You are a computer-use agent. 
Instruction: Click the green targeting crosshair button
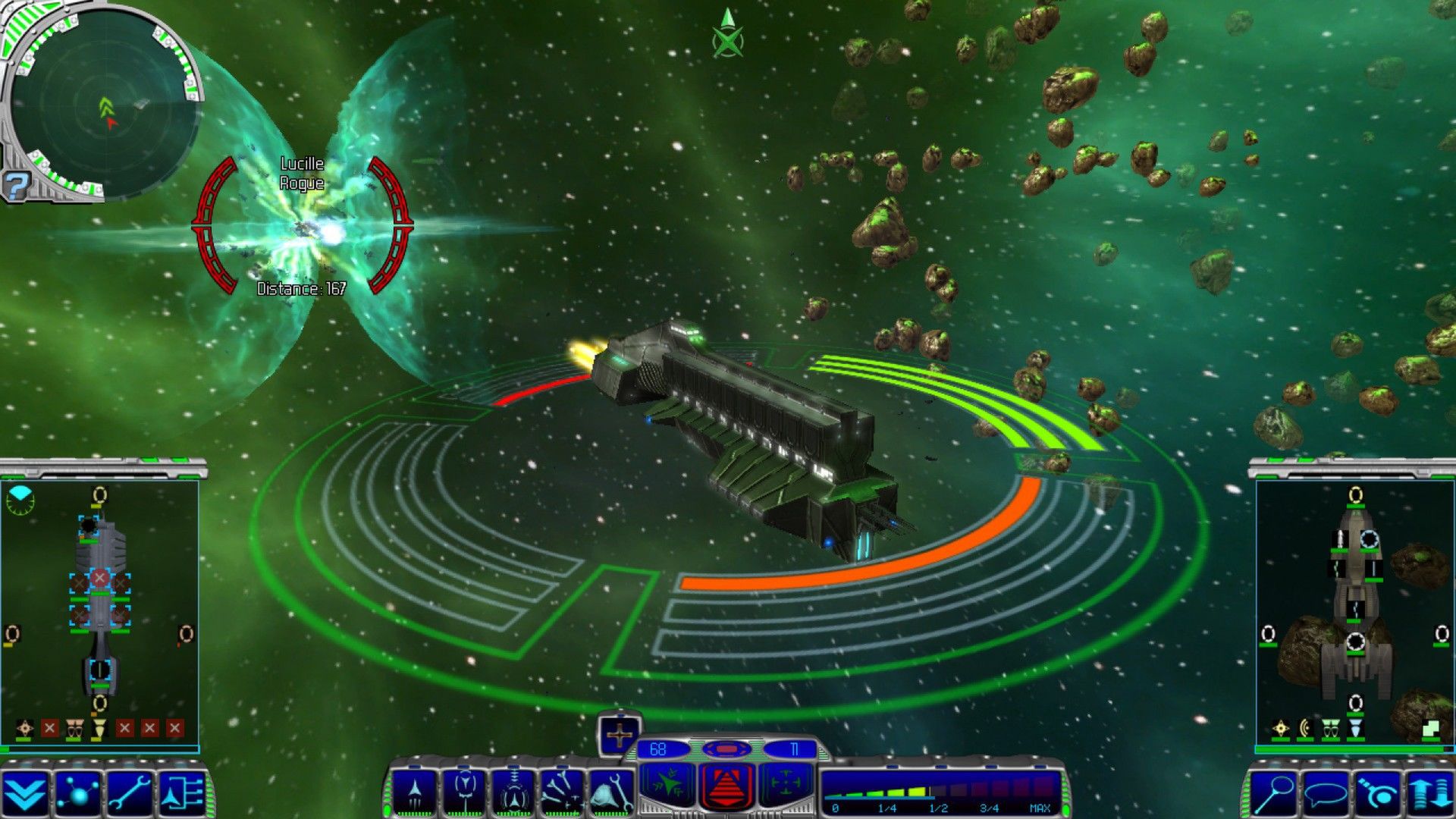786,784
